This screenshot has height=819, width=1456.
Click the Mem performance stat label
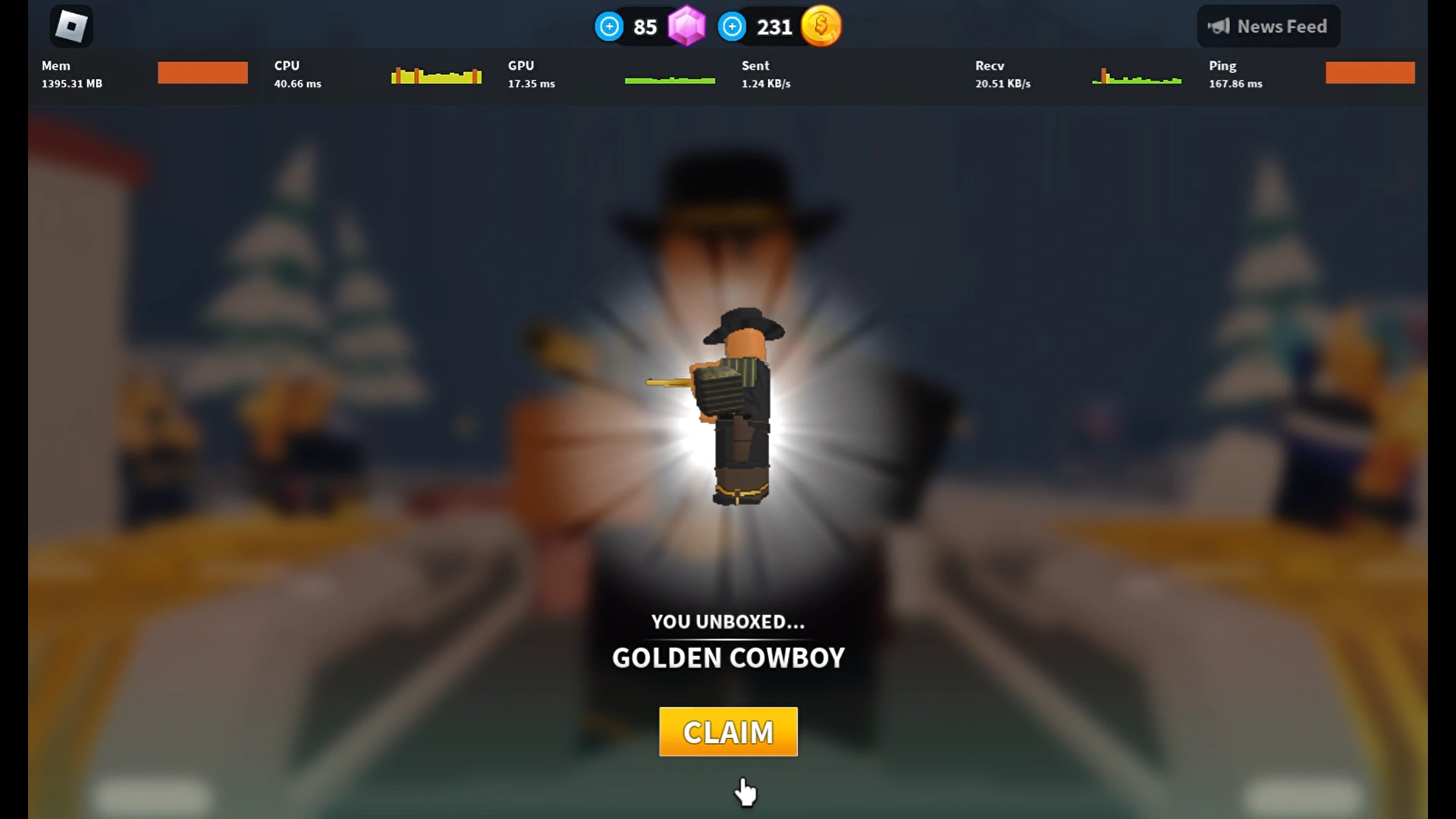55,65
